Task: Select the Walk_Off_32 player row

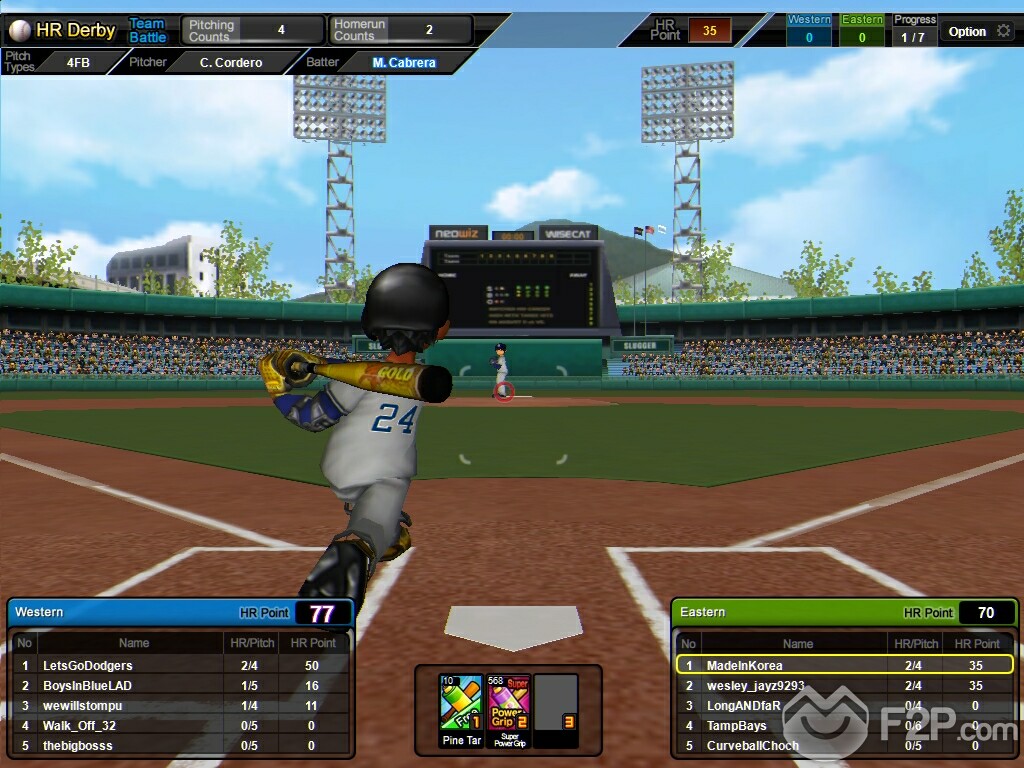Action: 80,725
